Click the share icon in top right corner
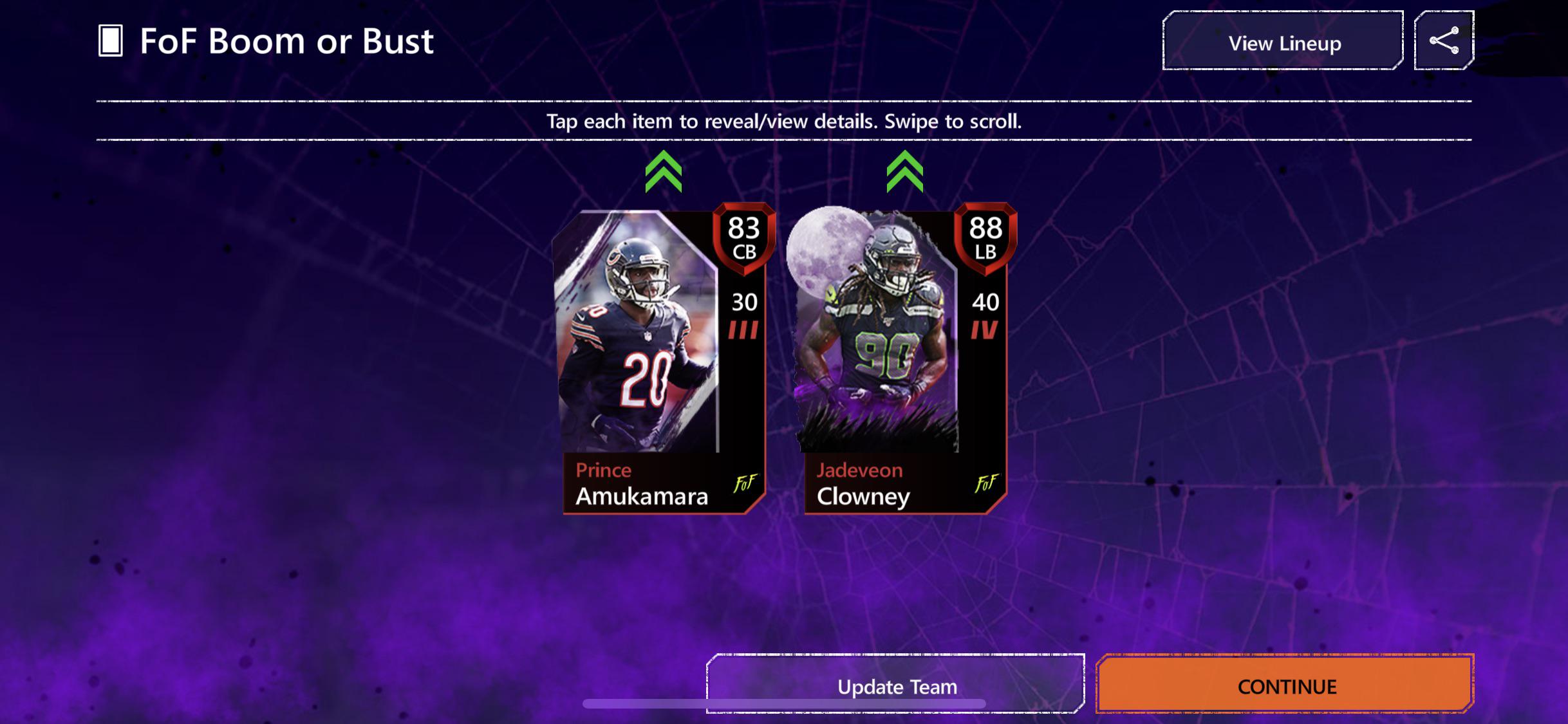Image resolution: width=1568 pixels, height=724 pixels. (1446, 40)
